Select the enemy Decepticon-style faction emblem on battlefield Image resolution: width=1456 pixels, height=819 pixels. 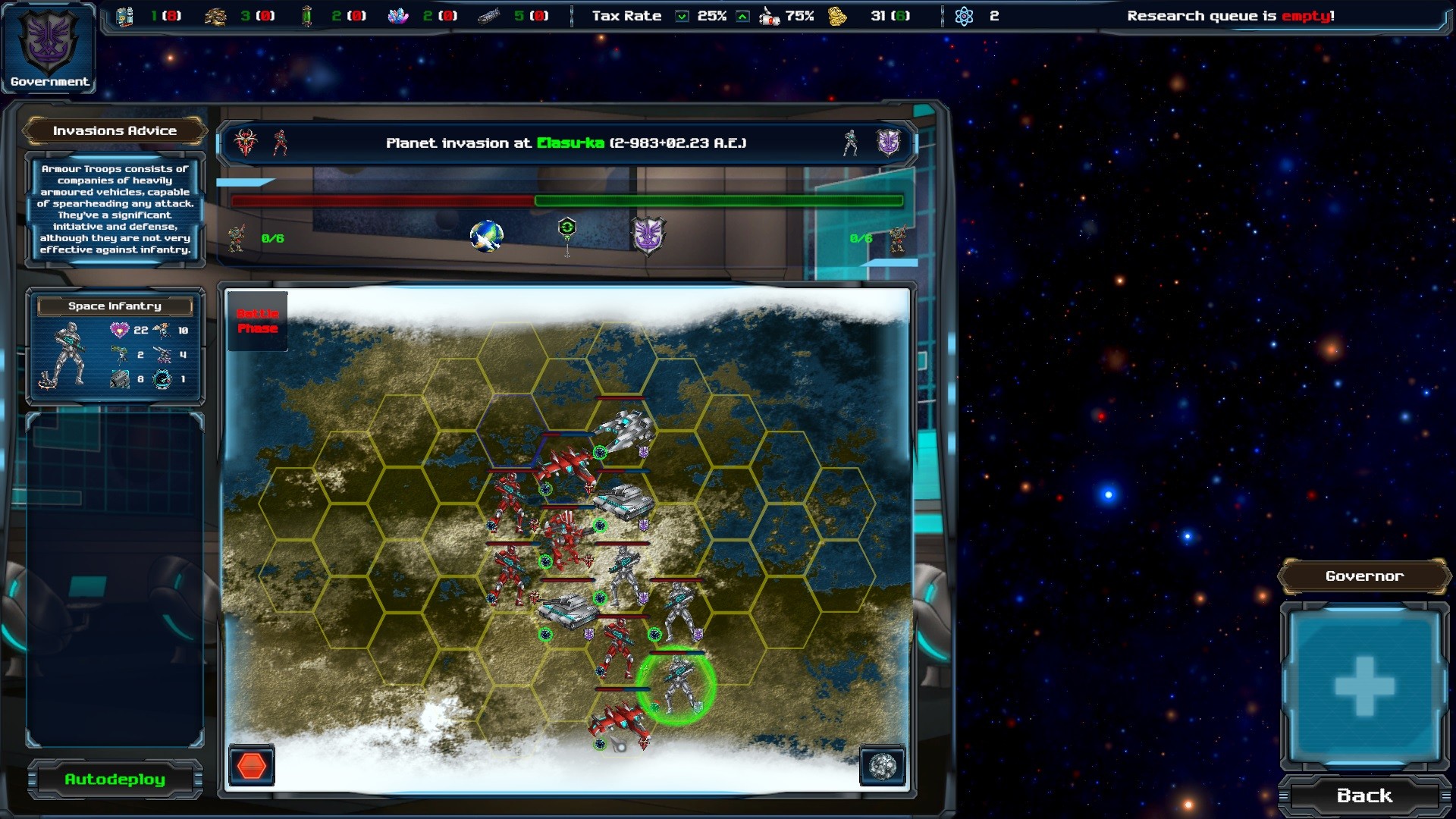(x=649, y=235)
